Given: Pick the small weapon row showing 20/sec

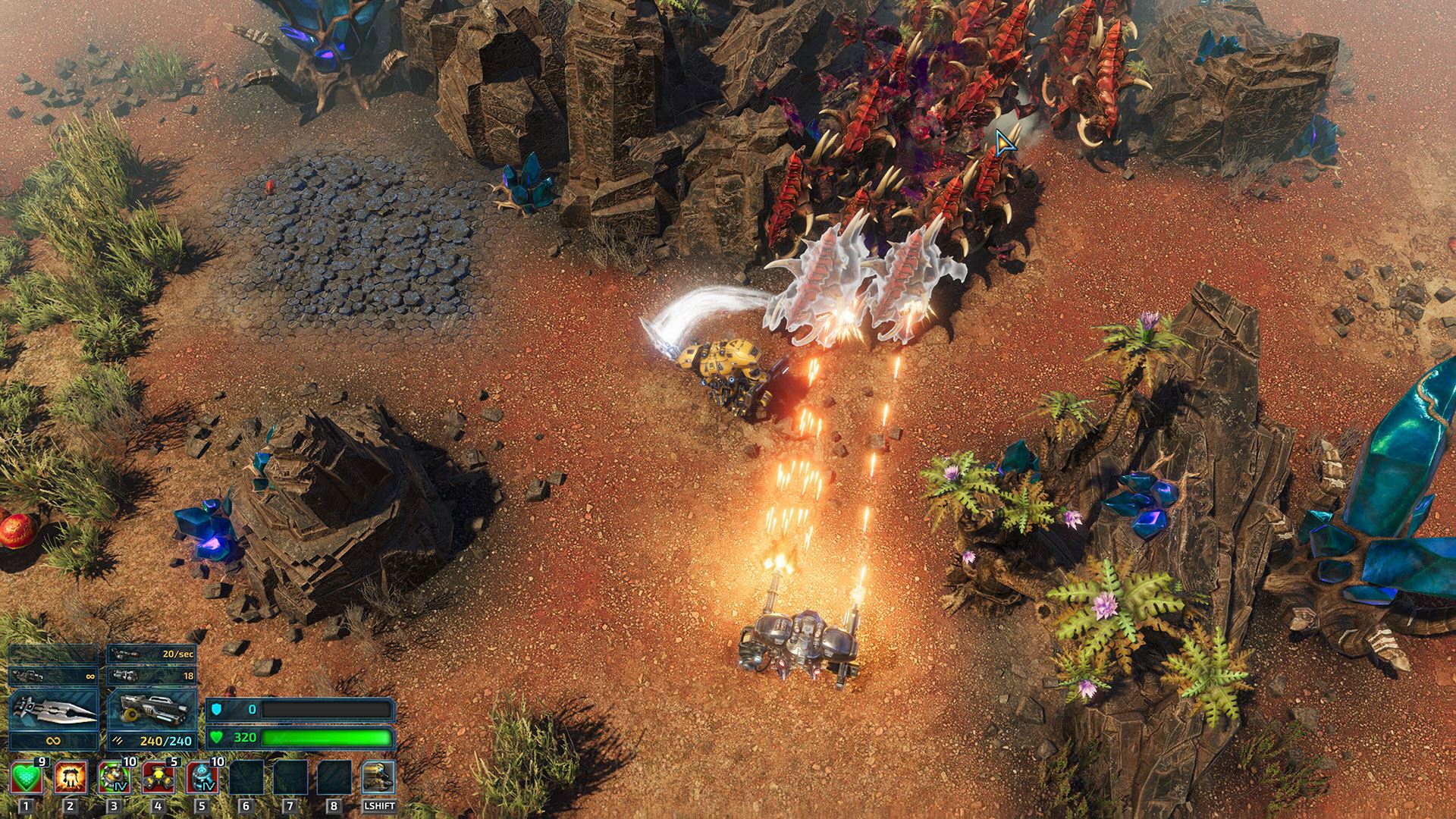Looking at the screenshot, I should click(x=152, y=654).
